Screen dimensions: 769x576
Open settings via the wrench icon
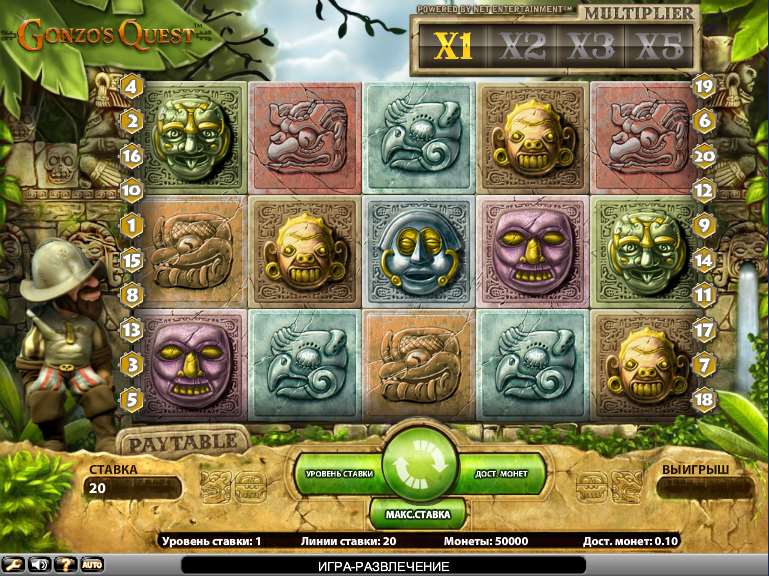[x=14, y=565]
